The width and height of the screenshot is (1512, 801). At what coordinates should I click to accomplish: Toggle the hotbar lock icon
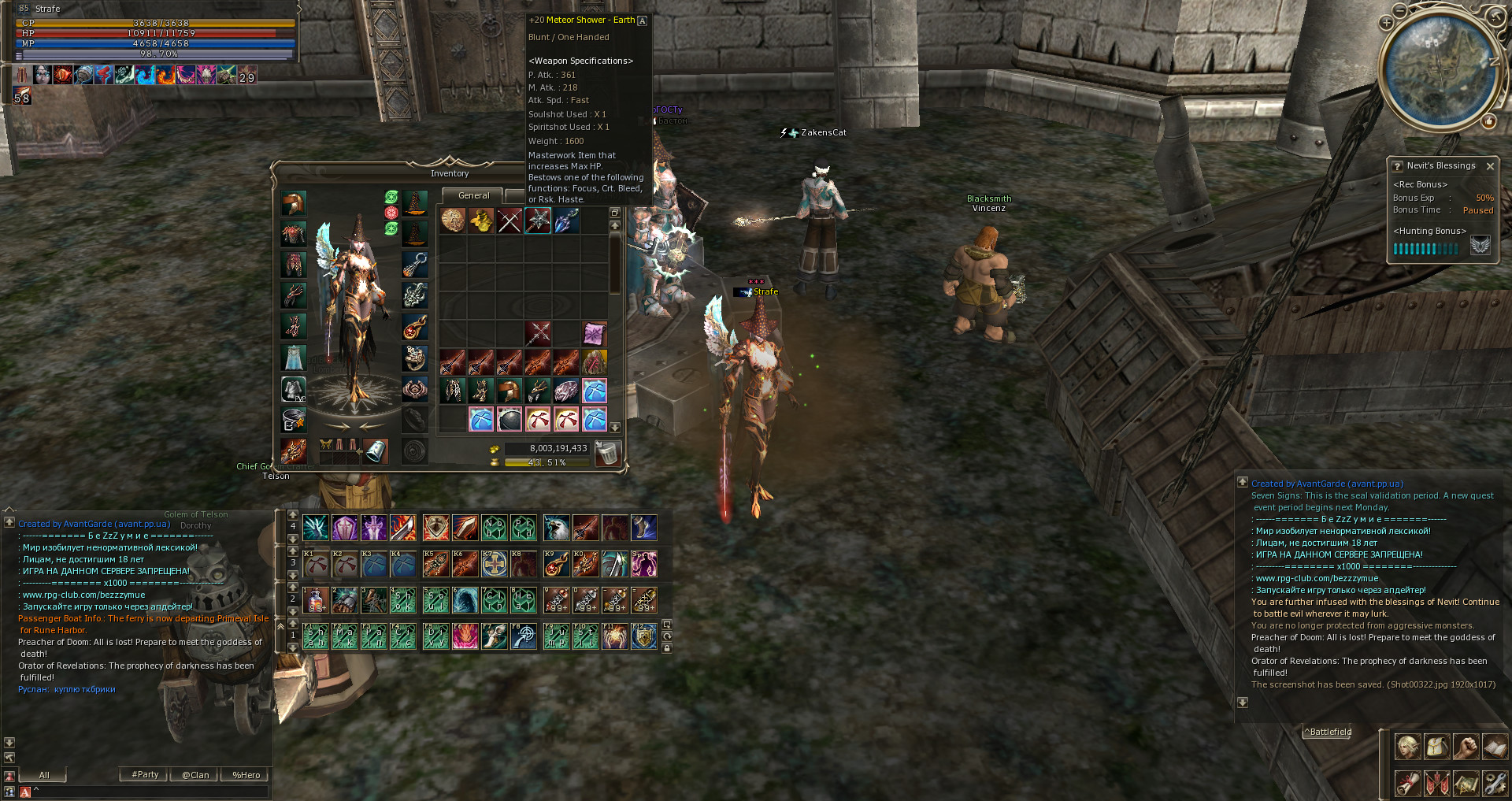667,648
